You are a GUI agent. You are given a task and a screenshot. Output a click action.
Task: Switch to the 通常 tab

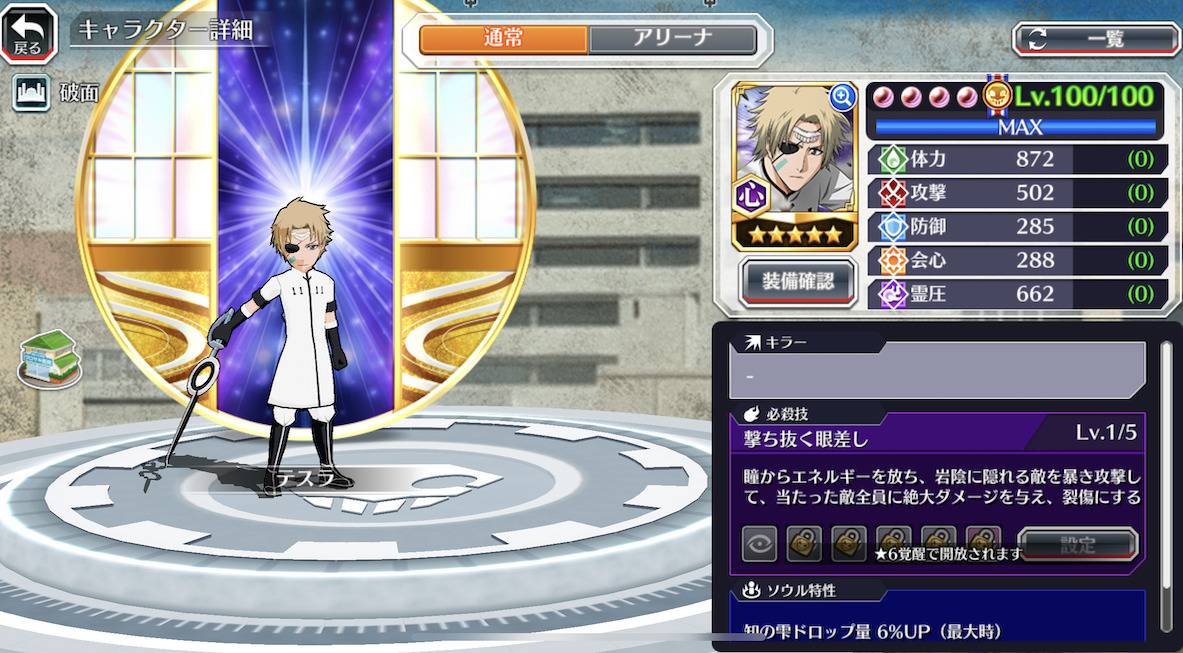[503, 39]
